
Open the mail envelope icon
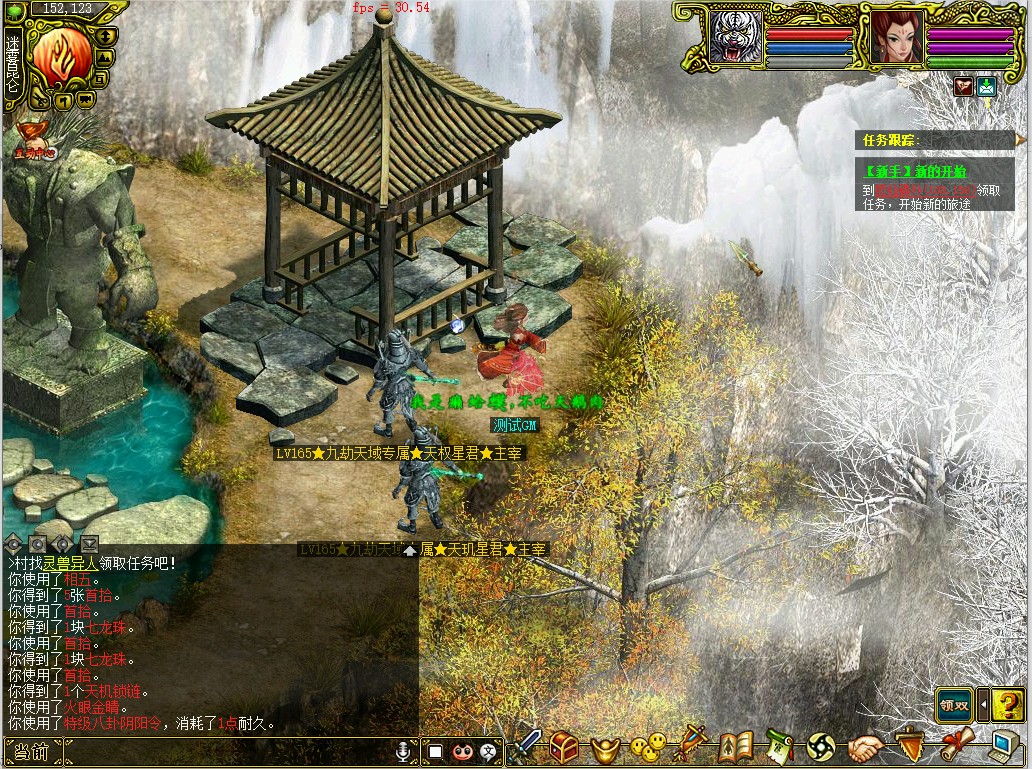[x=987, y=86]
